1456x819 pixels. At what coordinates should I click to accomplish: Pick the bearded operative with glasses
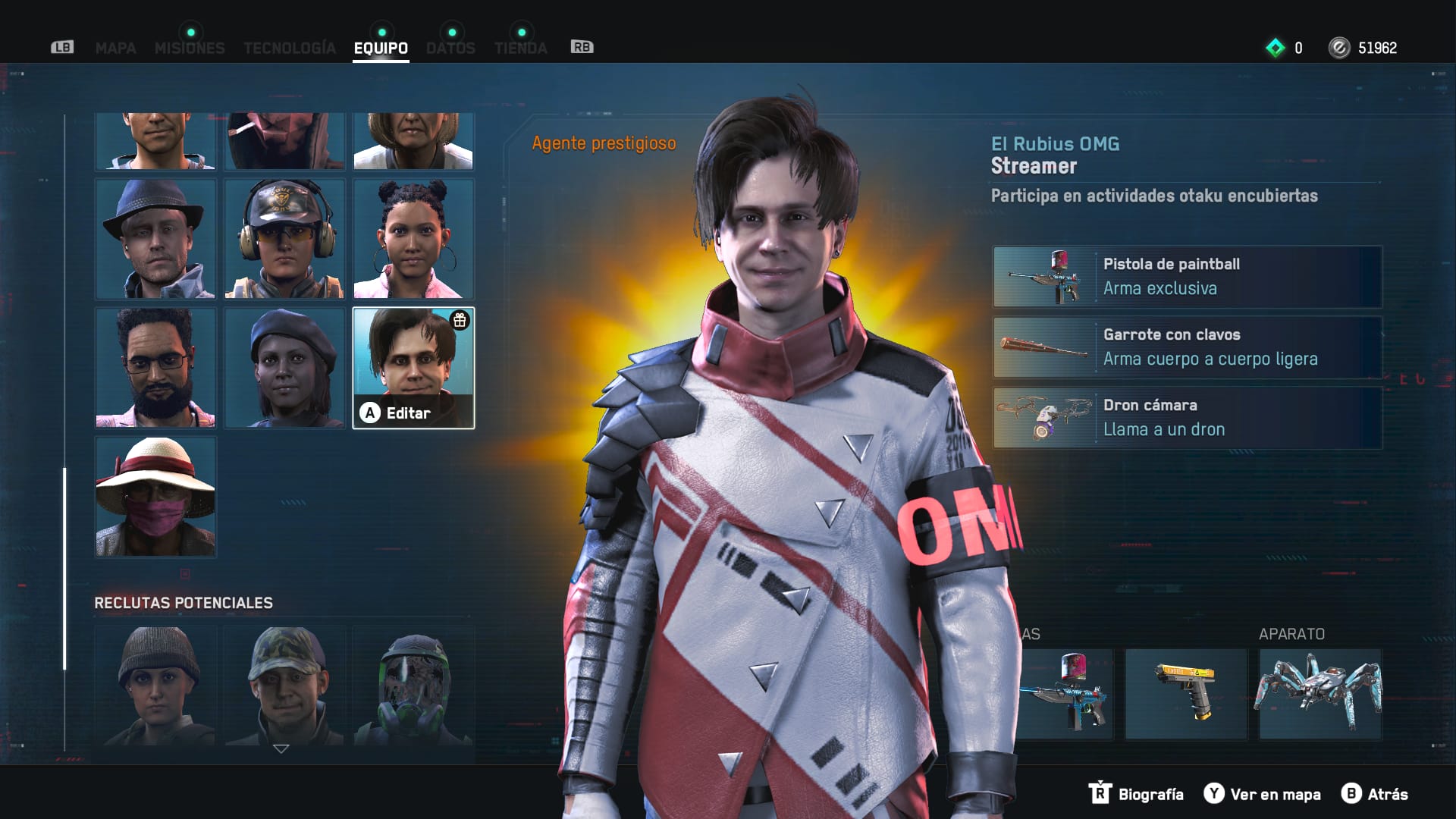point(155,368)
